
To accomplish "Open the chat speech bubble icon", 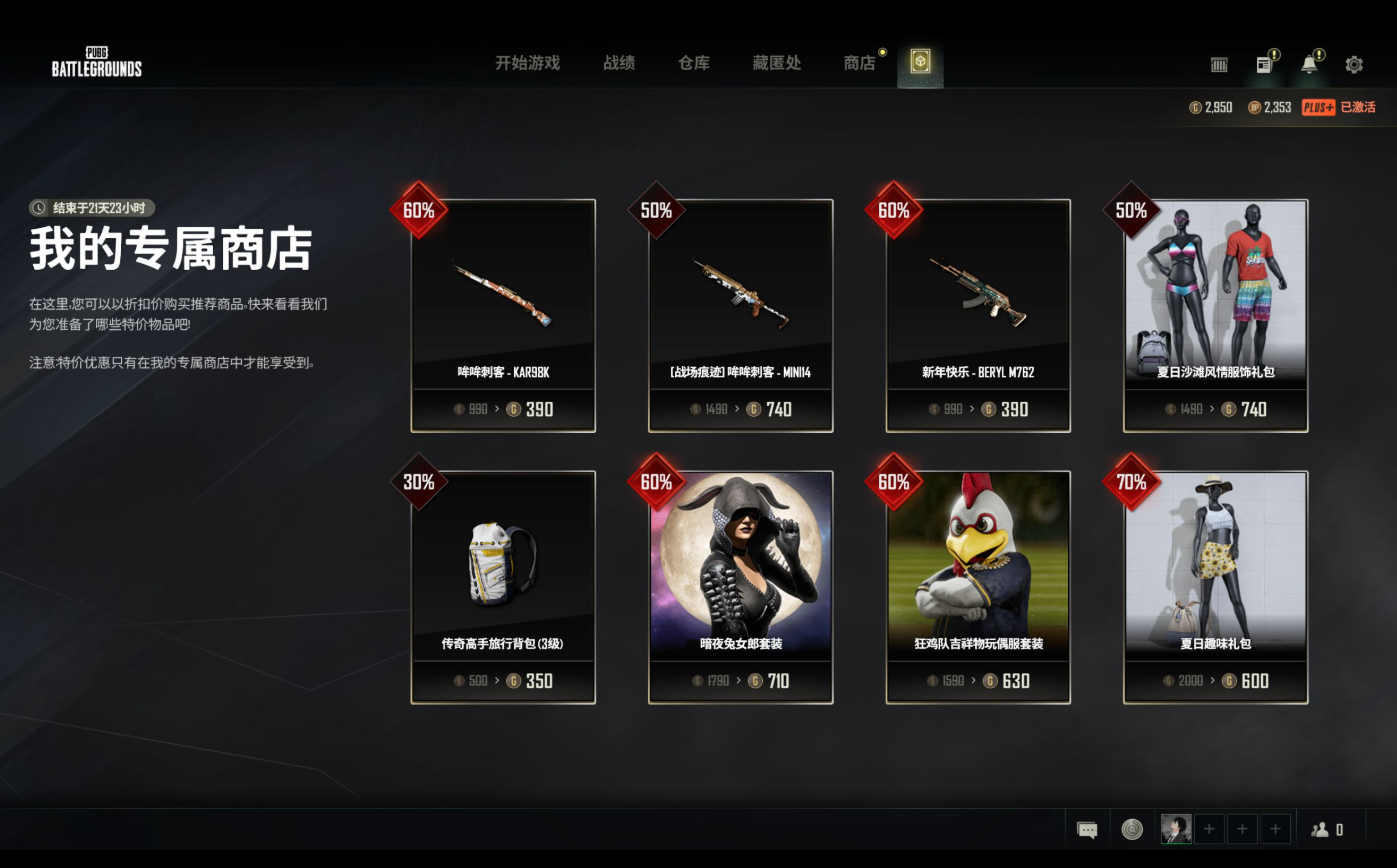I will click(x=1087, y=830).
